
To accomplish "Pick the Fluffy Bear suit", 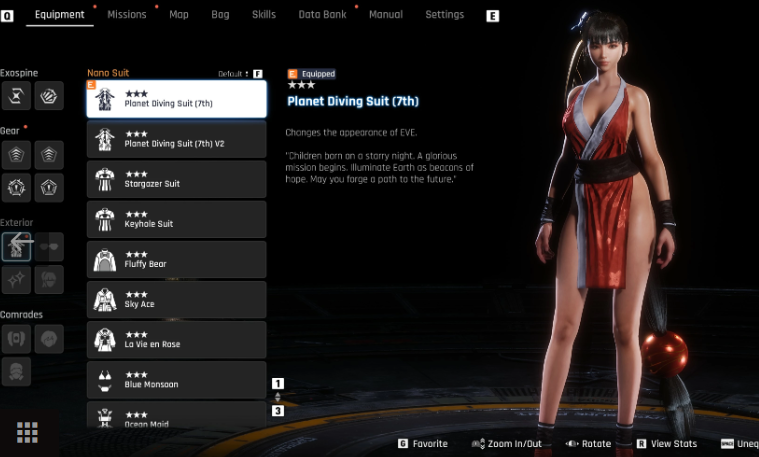I will (x=177, y=259).
